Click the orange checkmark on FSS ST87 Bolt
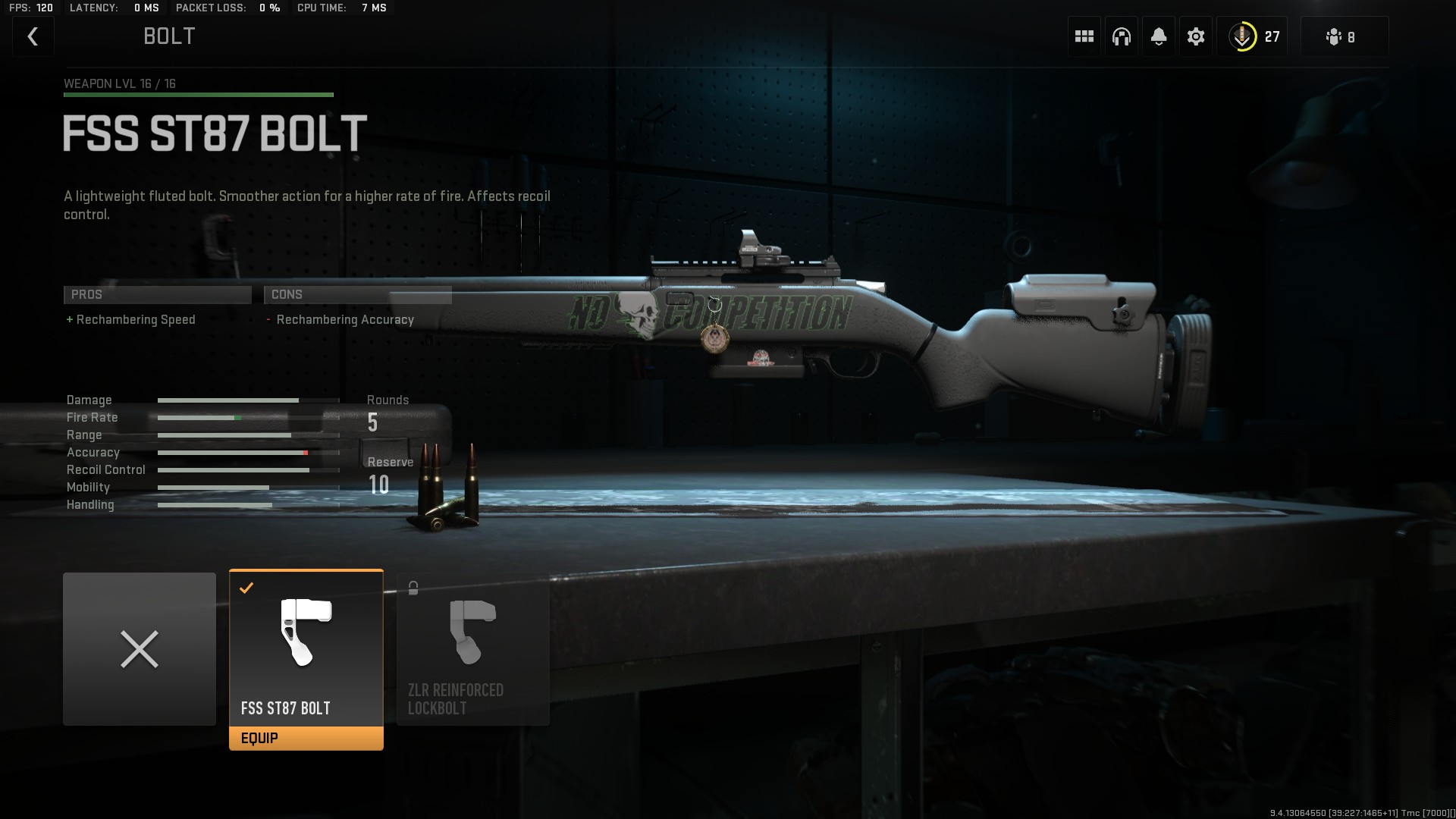Image resolution: width=1456 pixels, height=819 pixels. click(x=246, y=587)
